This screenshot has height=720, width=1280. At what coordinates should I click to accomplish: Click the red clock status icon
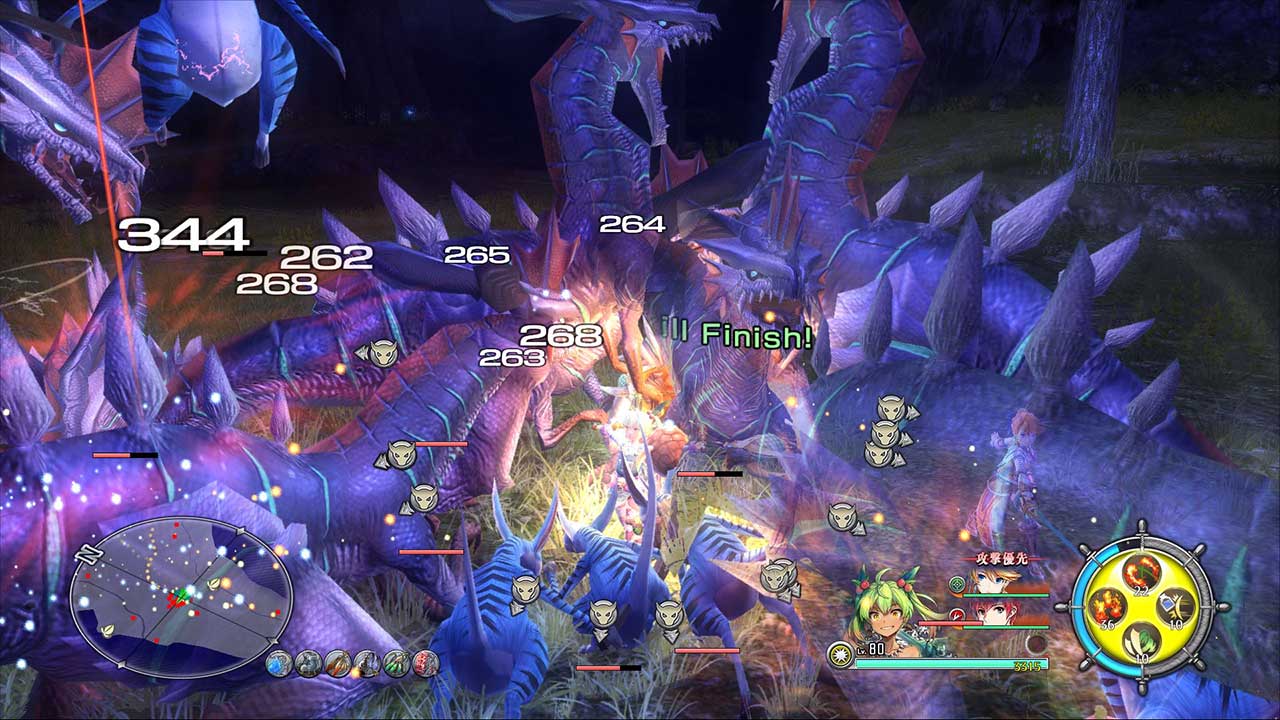956,615
